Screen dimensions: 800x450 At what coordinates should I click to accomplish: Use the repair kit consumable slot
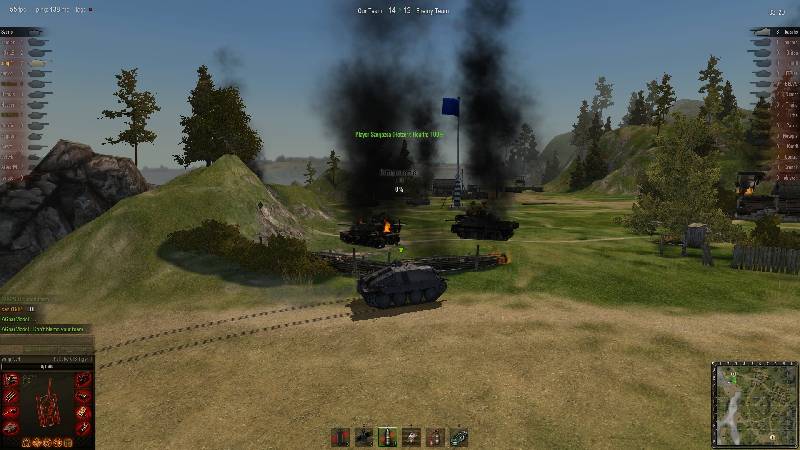pos(459,437)
